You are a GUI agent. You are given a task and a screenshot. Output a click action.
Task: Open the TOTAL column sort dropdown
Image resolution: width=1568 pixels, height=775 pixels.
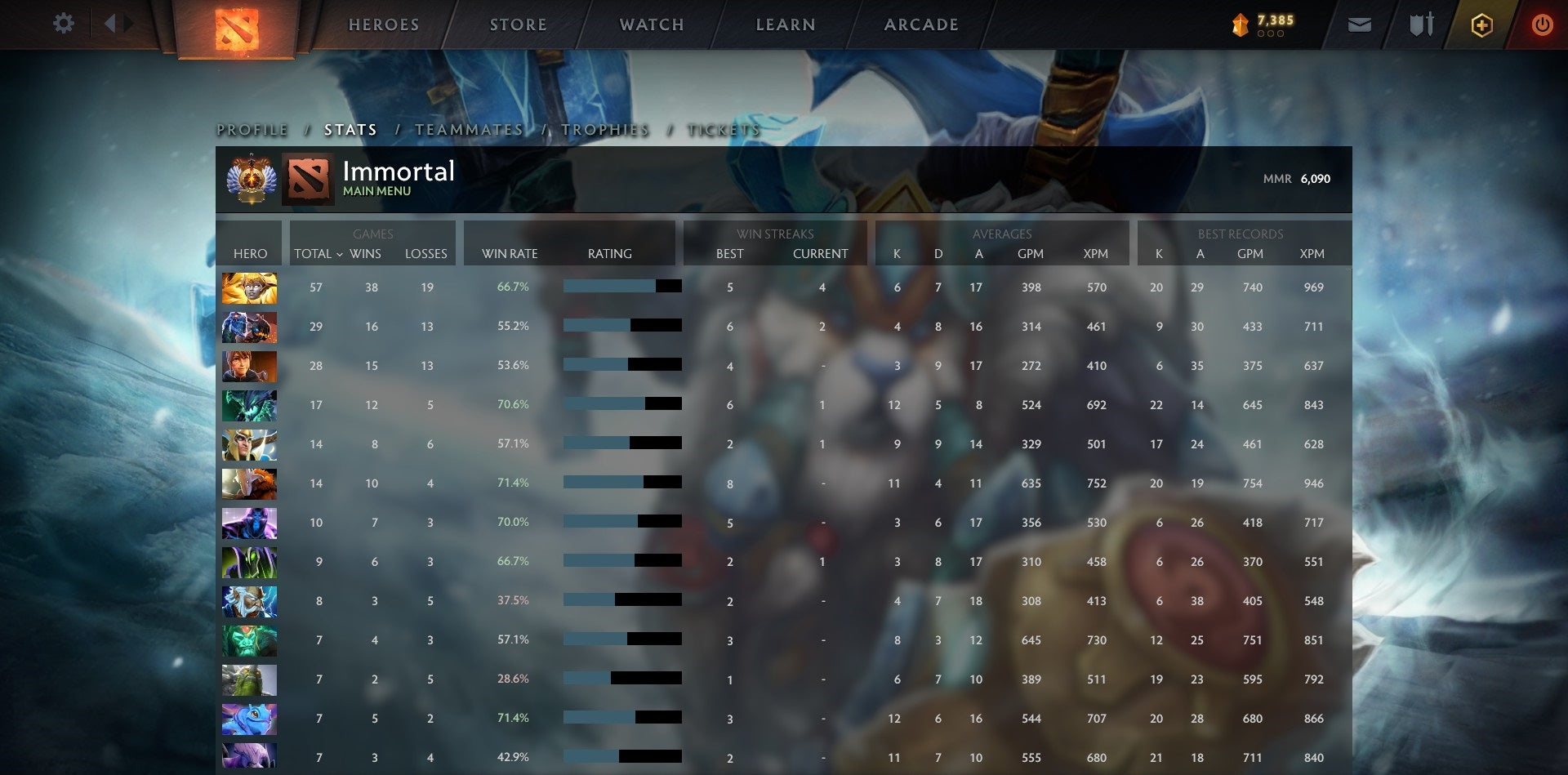(318, 254)
